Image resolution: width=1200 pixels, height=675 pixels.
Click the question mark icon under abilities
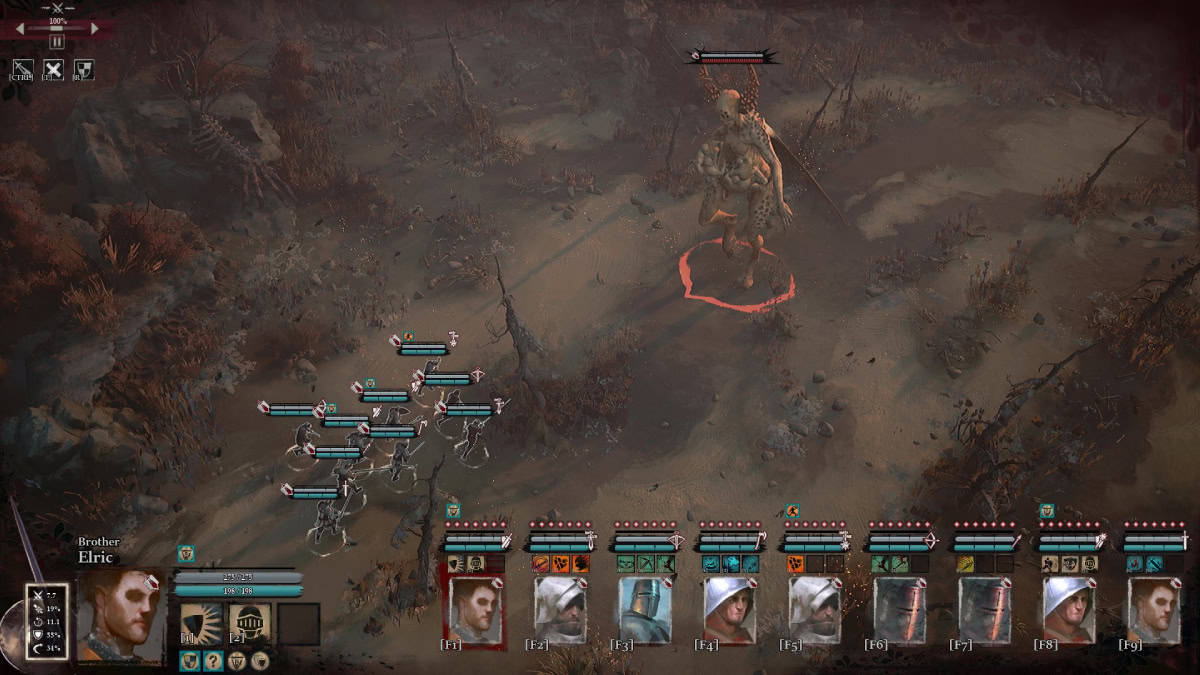(213, 660)
